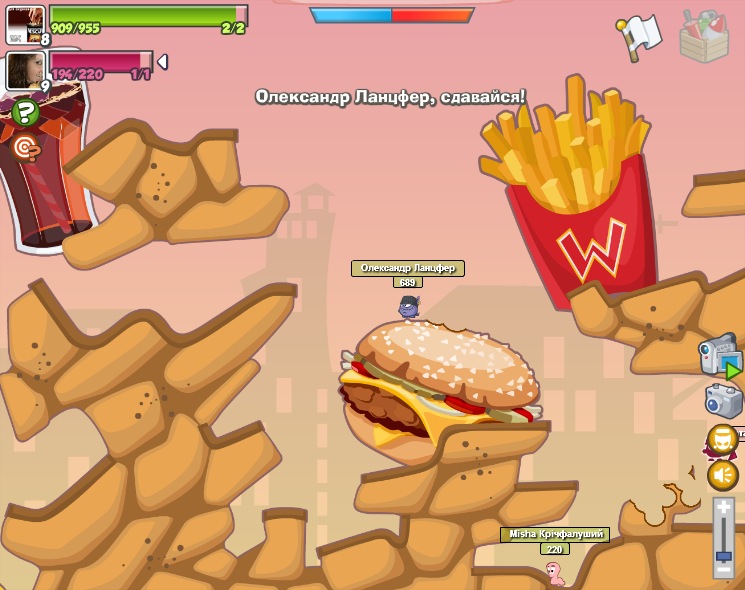Zoom out with the minus button
Image resolution: width=745 pixels, height=590 pixels.
coord(723,570)
